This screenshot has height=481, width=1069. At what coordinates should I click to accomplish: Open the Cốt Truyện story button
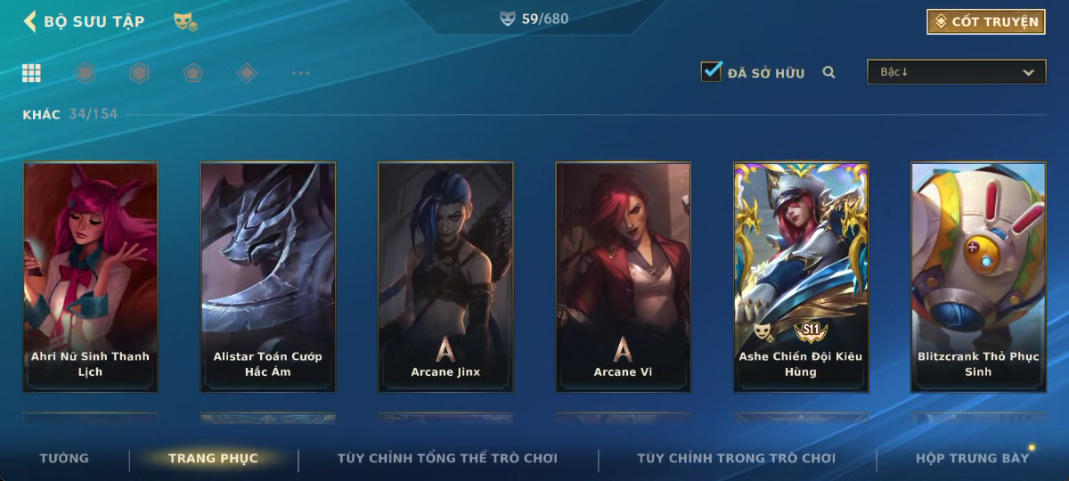click(x=986, y=21)
